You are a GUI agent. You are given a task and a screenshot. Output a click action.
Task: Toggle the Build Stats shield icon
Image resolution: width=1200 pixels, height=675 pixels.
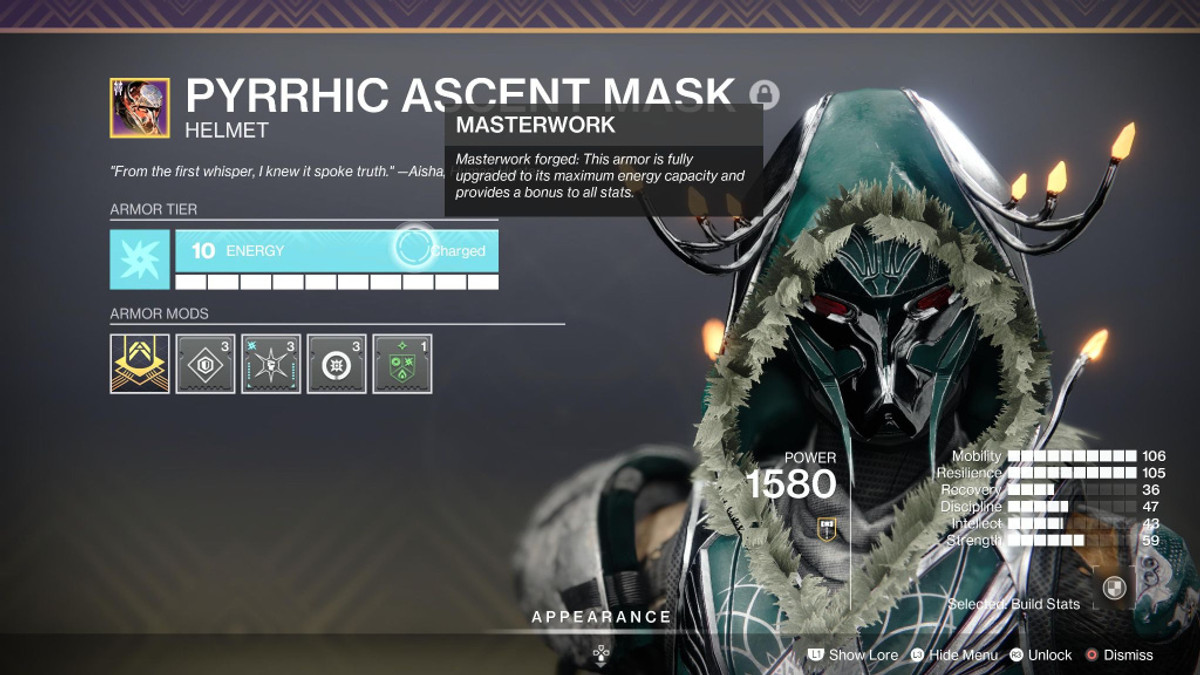[1114, 589]
